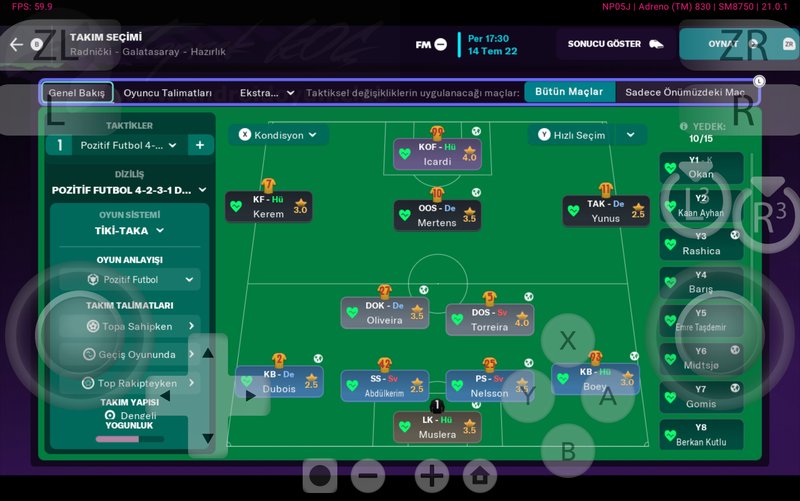Open the Kondisyon dropdown

278,135
